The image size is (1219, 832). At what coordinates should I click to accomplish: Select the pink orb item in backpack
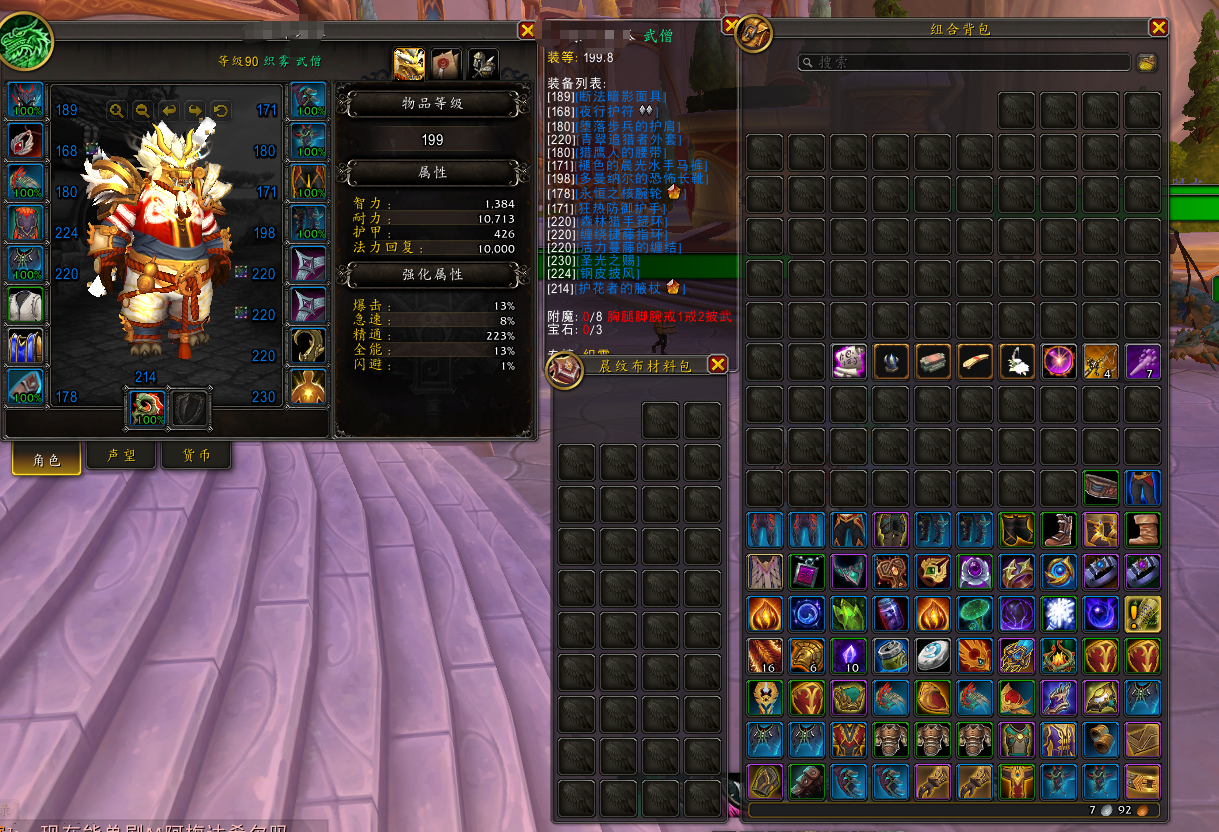coord(1058,361)
